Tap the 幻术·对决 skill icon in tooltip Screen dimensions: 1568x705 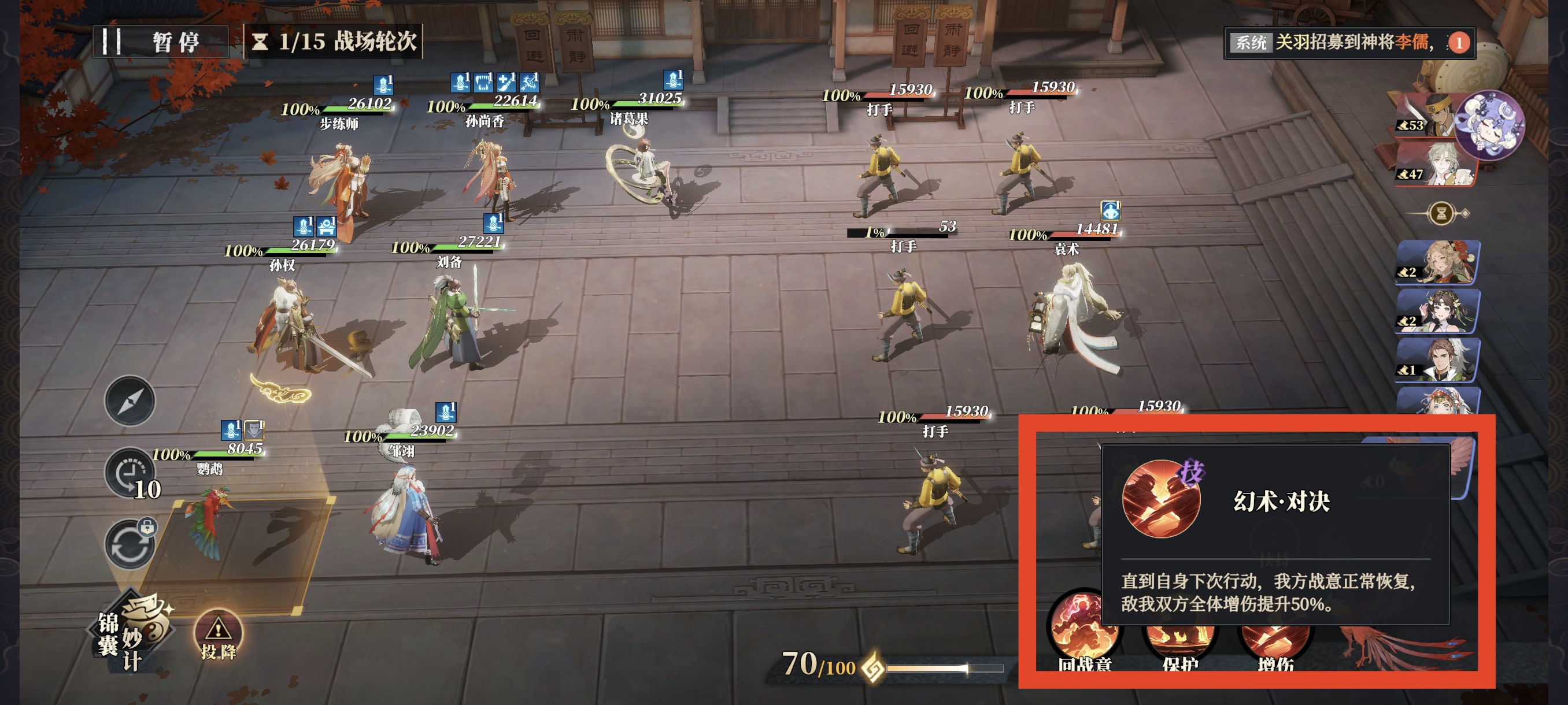coord(1161,499)
